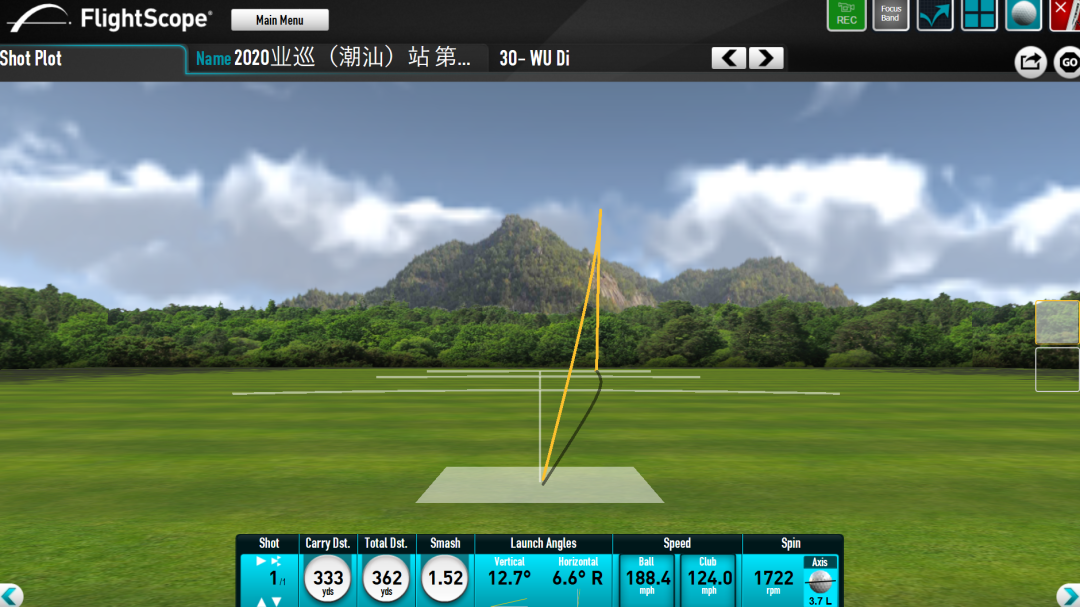Click the Total Dst. 362 yds dial
This screenshot has height=607, width=1080.
pyautogui.click(x=386, y=579)
